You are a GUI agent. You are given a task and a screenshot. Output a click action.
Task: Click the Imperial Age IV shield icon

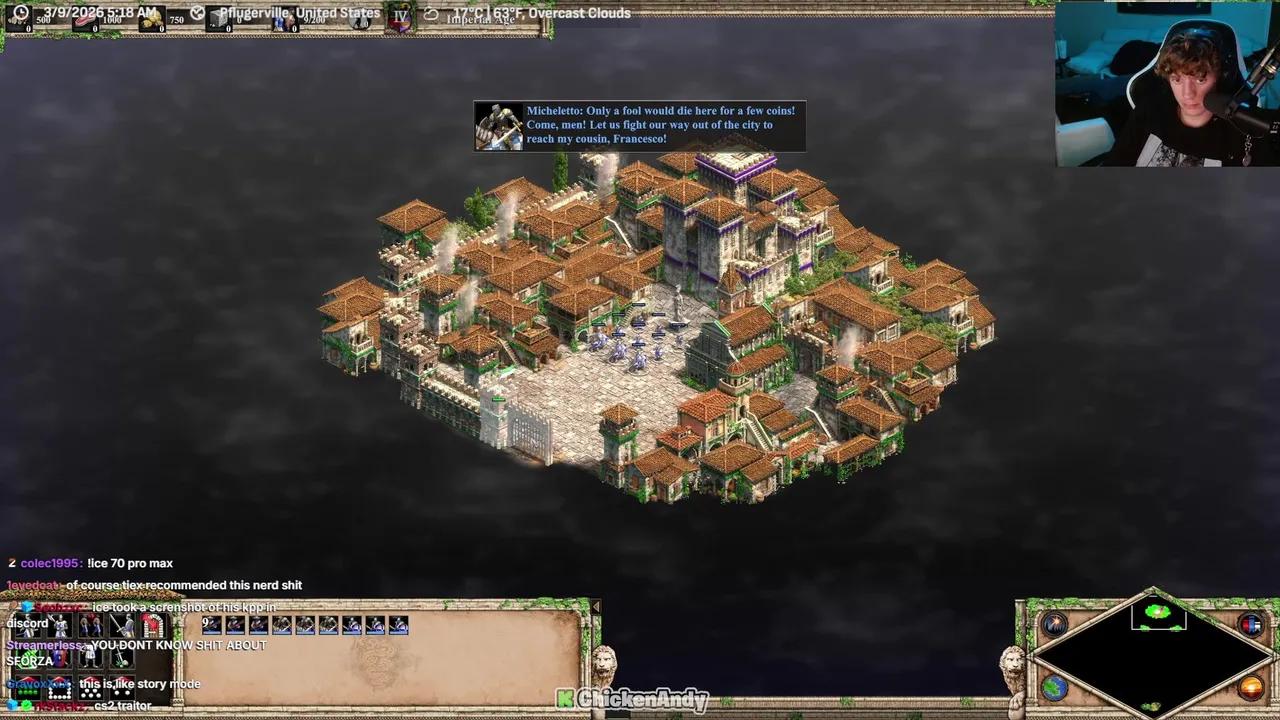point(400,17)
